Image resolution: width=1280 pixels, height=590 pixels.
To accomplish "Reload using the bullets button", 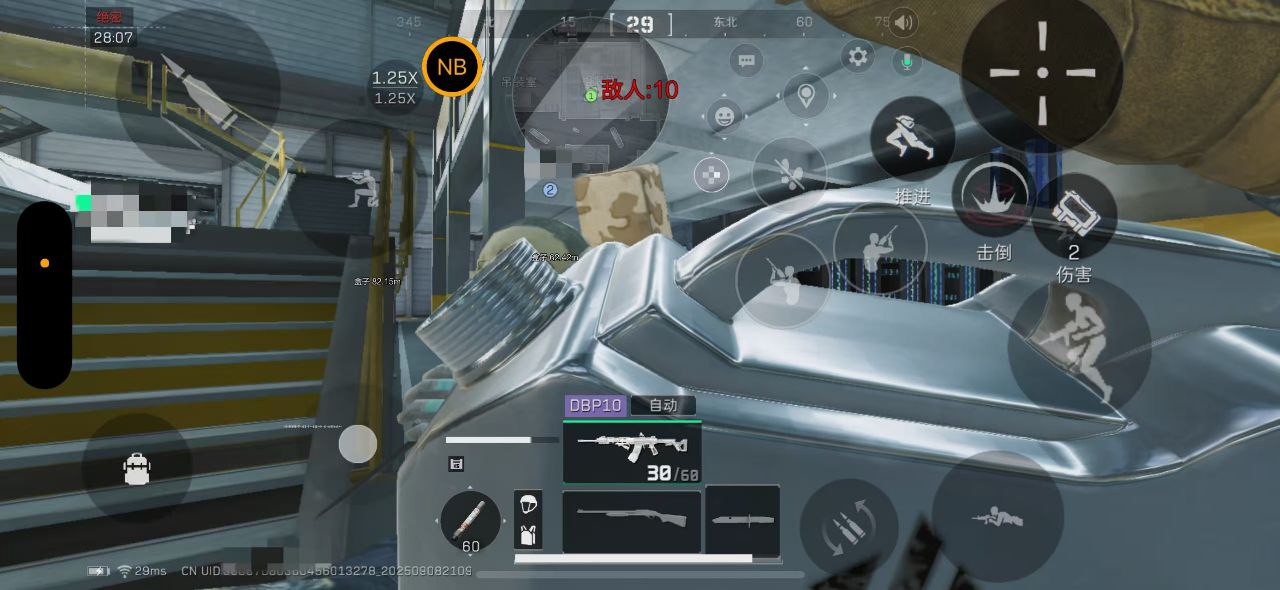I will coord(848,527).
